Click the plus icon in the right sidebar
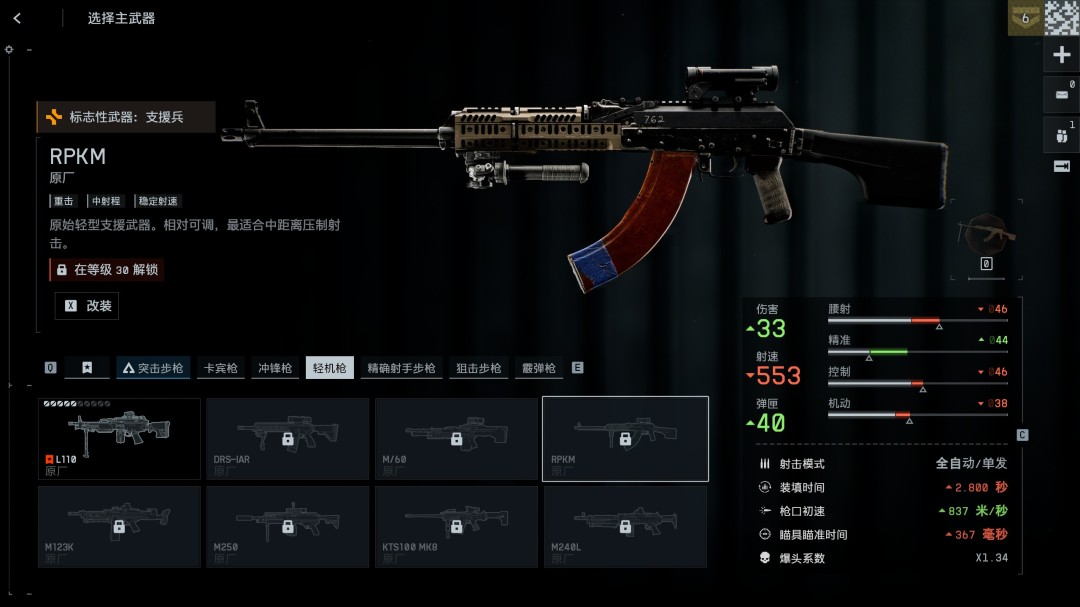1080x607 pixels. tap(1062, 55)
